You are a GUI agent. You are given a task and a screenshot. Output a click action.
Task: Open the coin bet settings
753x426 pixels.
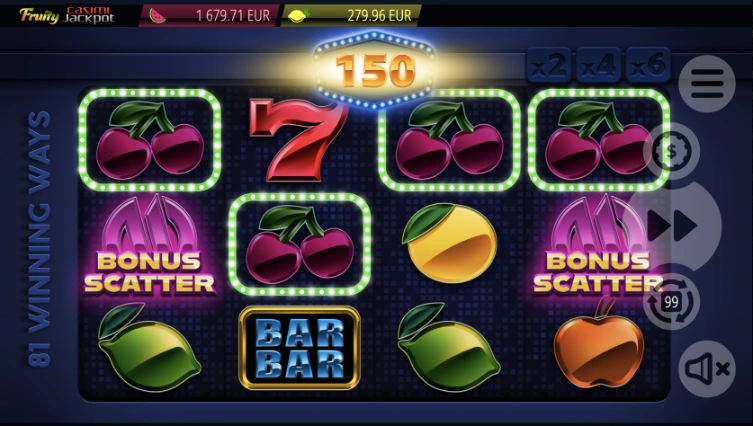(x=671, y=151)
